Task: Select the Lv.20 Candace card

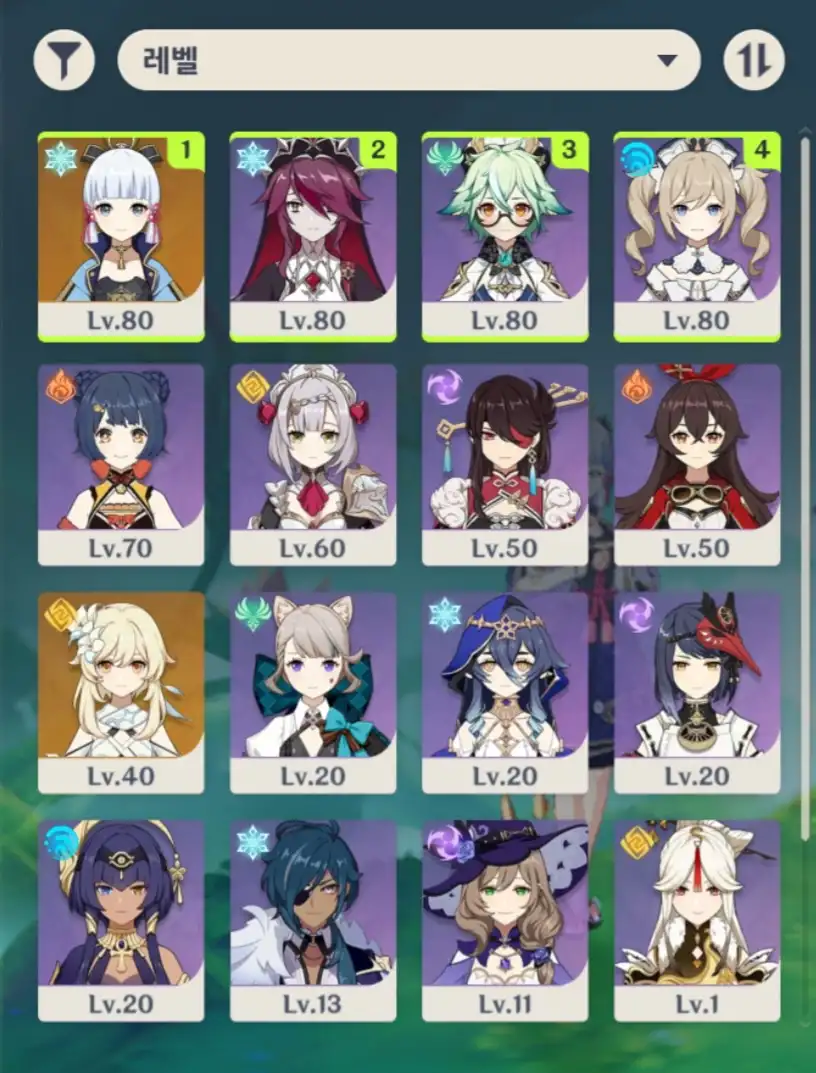Action: (x=121, y=919)
